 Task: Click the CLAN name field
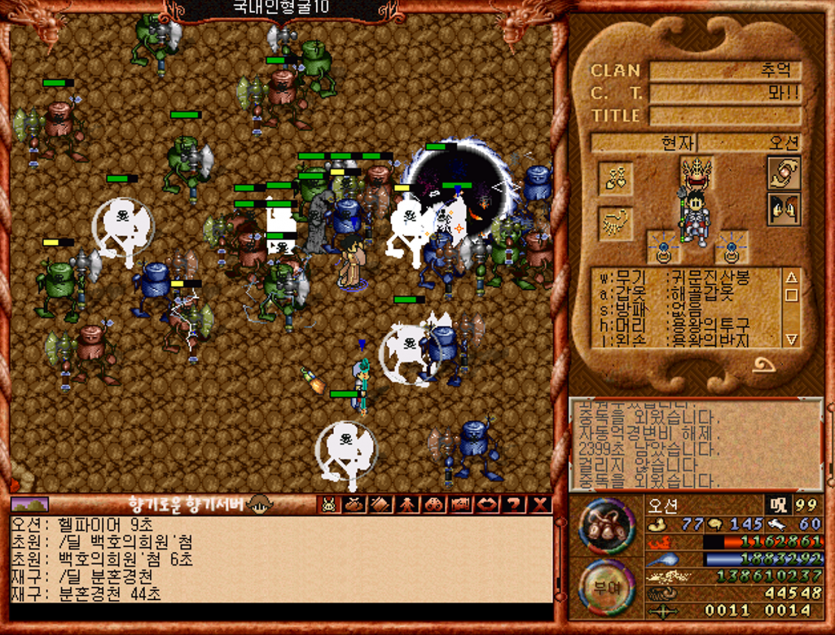725,71
